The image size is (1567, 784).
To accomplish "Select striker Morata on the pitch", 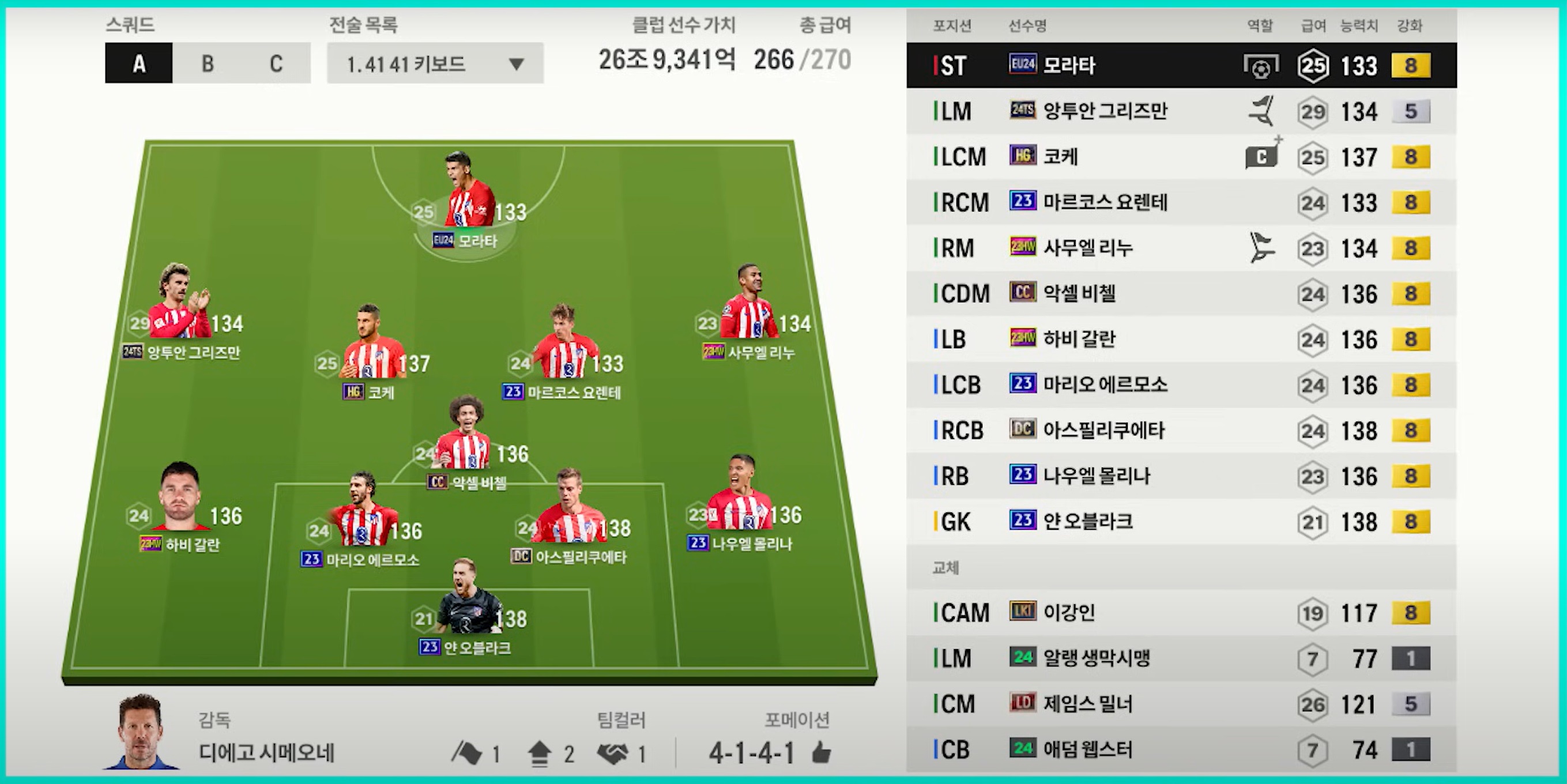I will [x=469, y=195].
